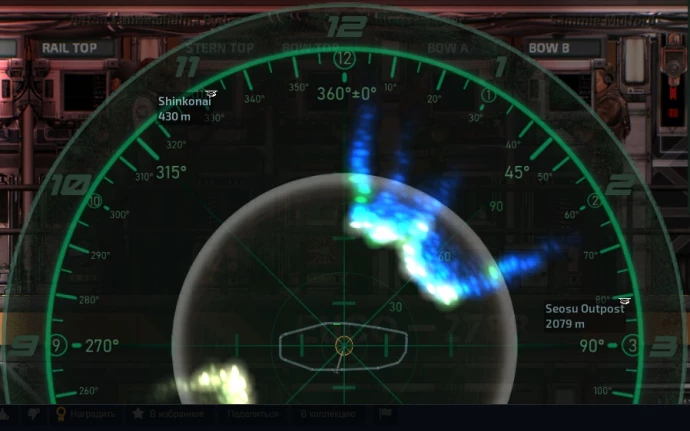
Task: Select the Shinkonai sonar marker
Action: point(210,95)
